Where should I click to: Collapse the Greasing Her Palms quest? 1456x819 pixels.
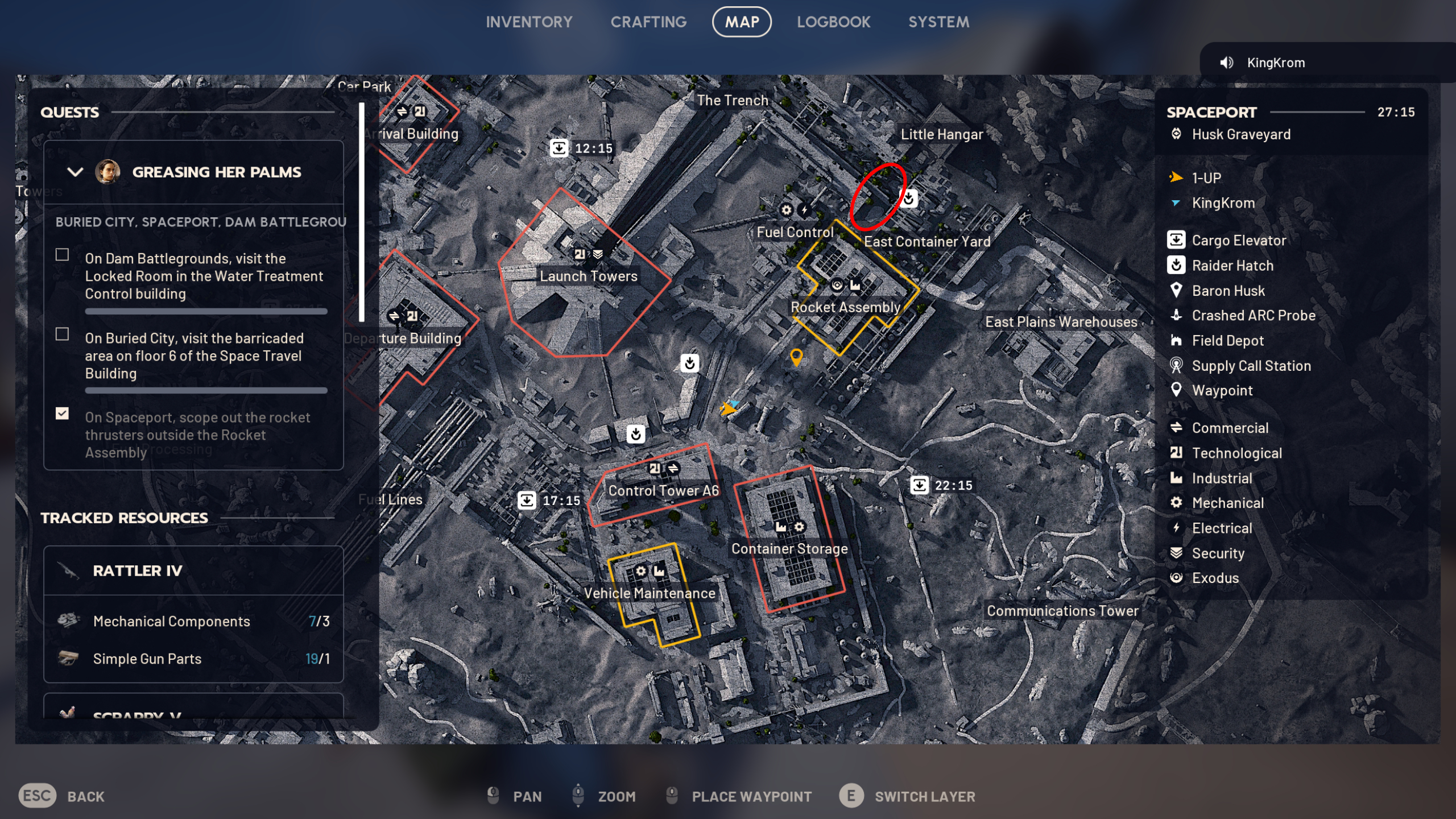coord(75,172)
